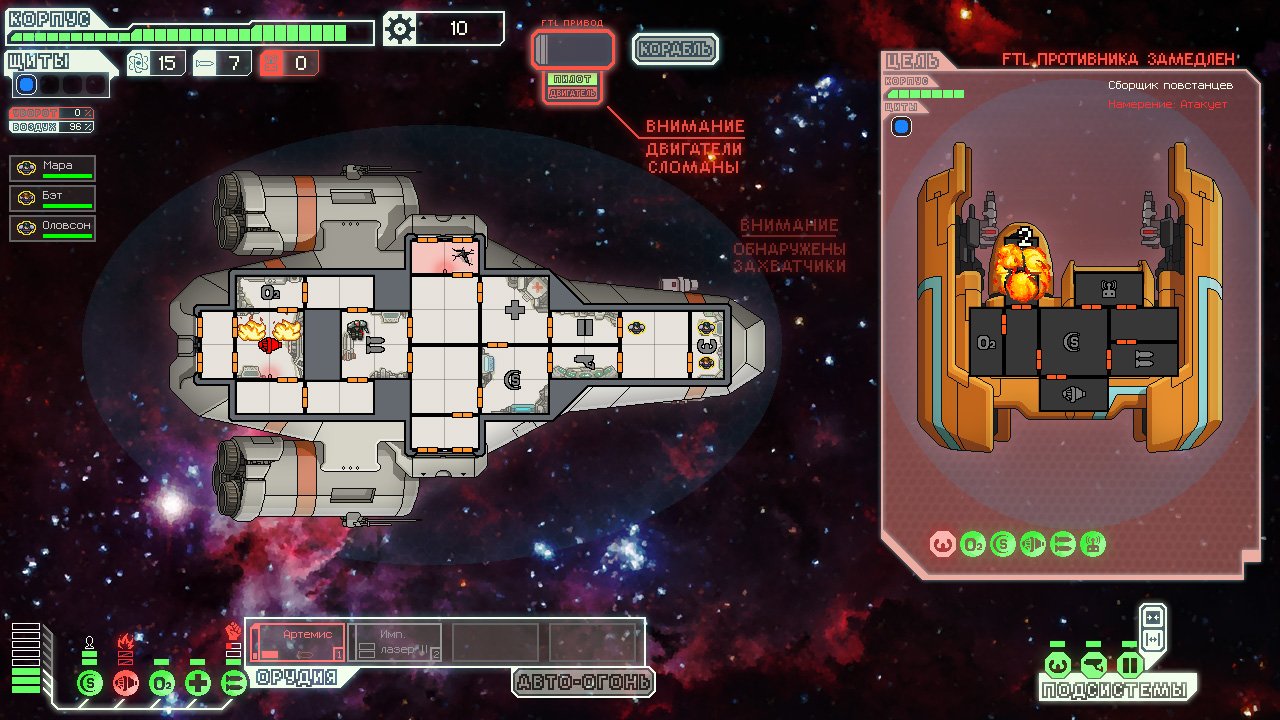Click the O2 oxygen system icon

click(163, 681)
